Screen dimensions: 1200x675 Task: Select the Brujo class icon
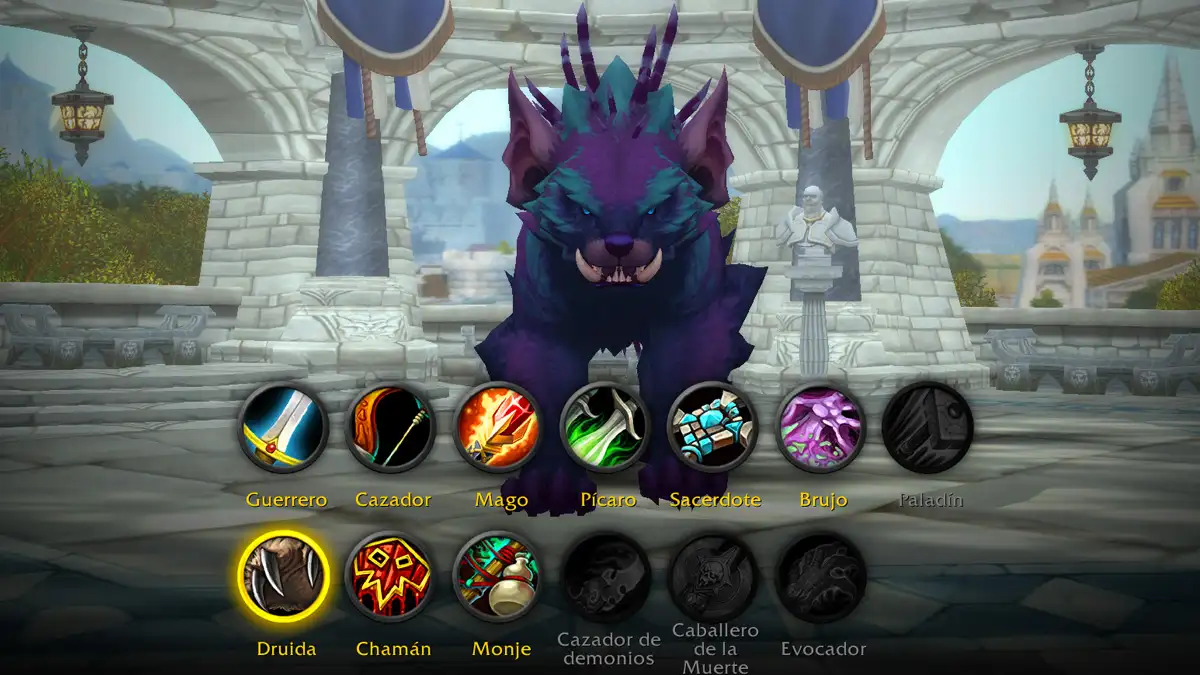pyautogui.click(x=820, y=428)
